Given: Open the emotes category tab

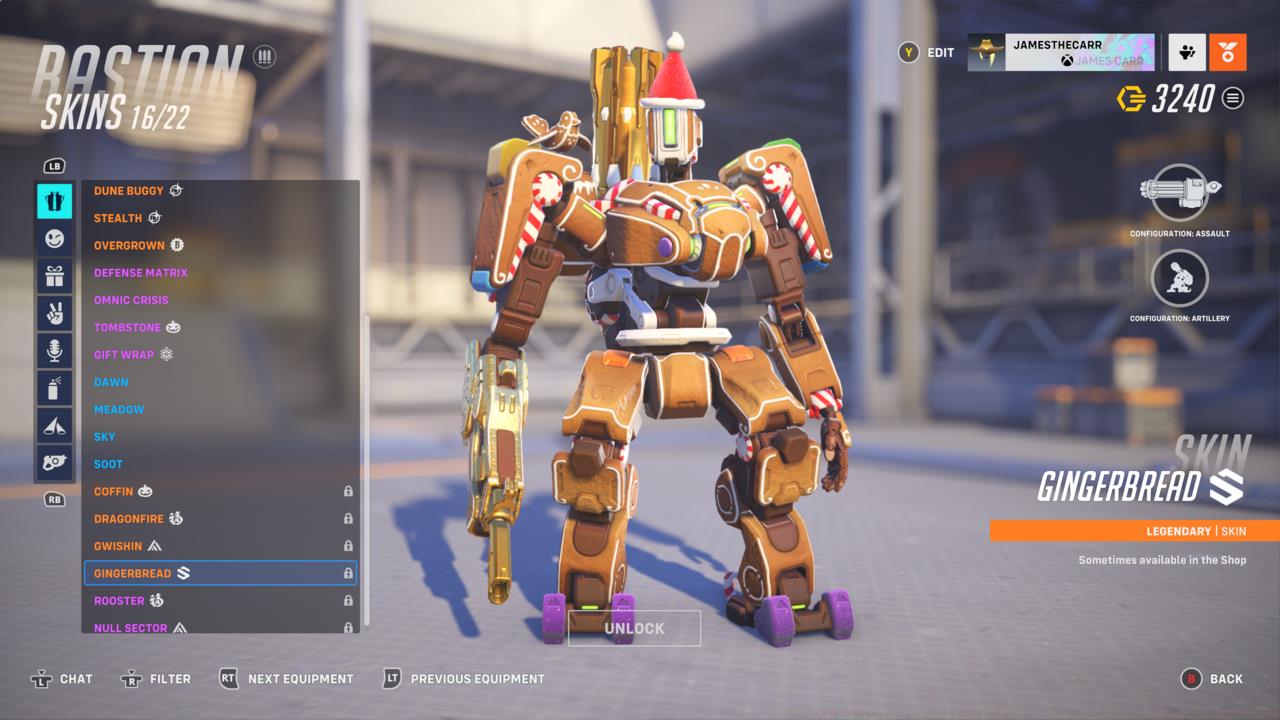Looking at the screenshot, I should pyautogui.click(x=54, y=239).
